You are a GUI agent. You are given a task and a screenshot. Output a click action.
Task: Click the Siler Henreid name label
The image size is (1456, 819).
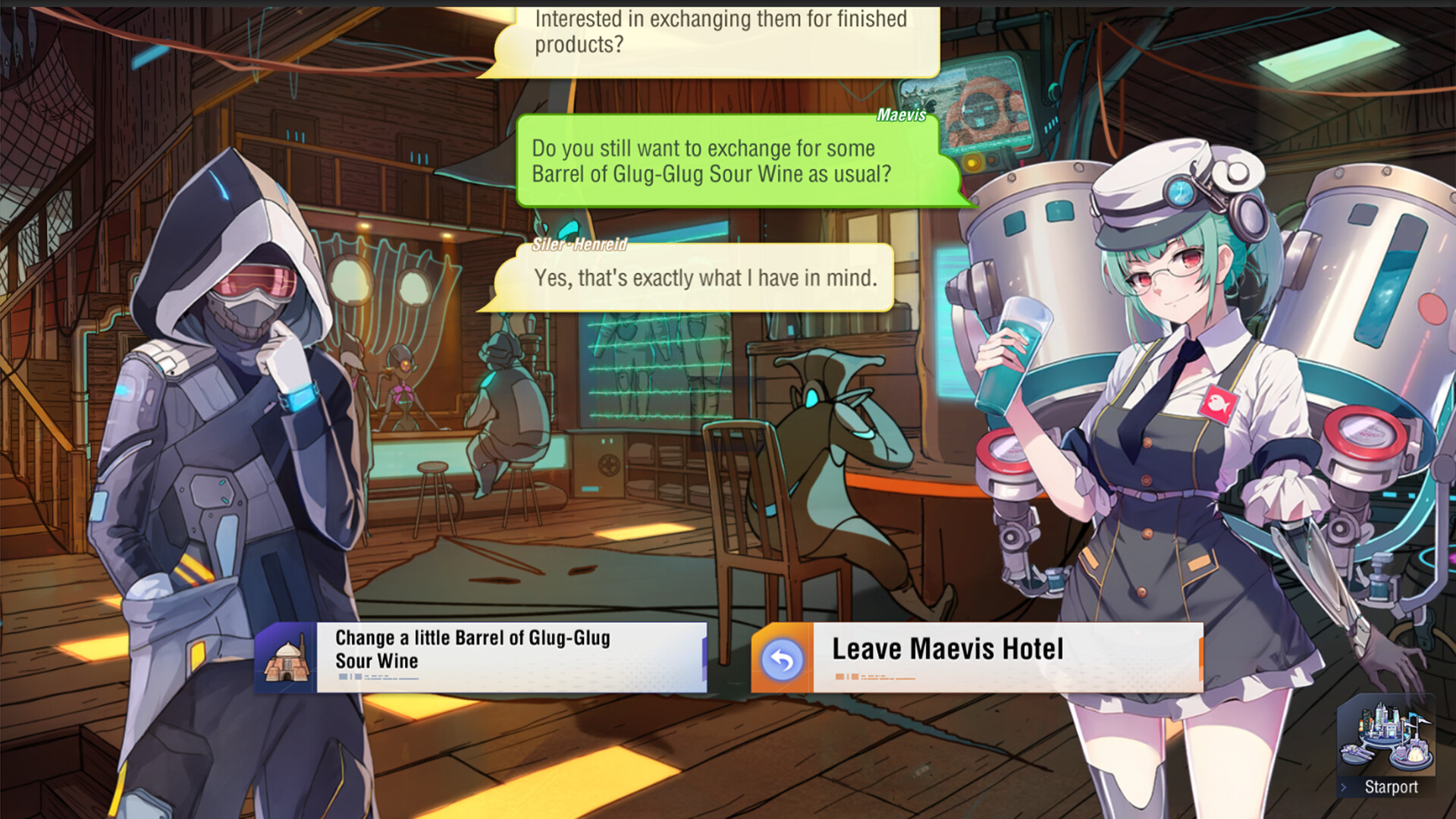coord(579,245)
